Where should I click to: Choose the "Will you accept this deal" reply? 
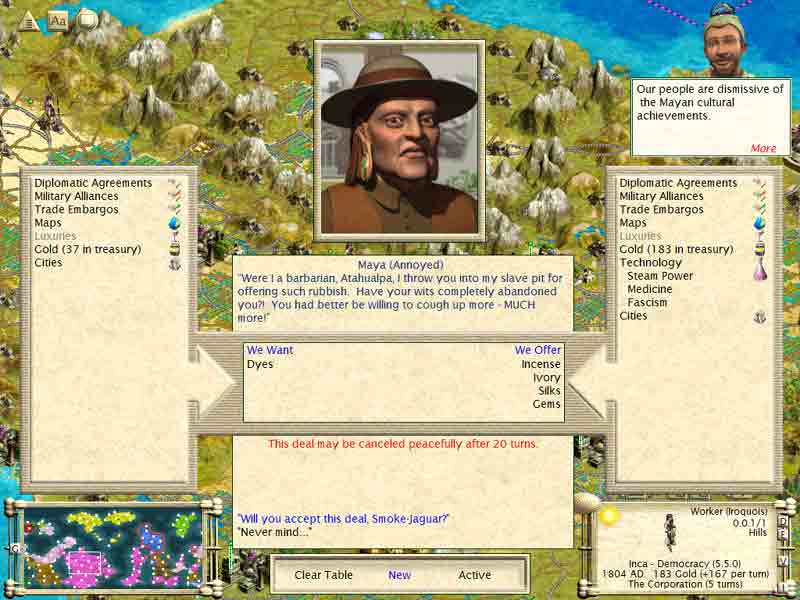click(343, 518)
